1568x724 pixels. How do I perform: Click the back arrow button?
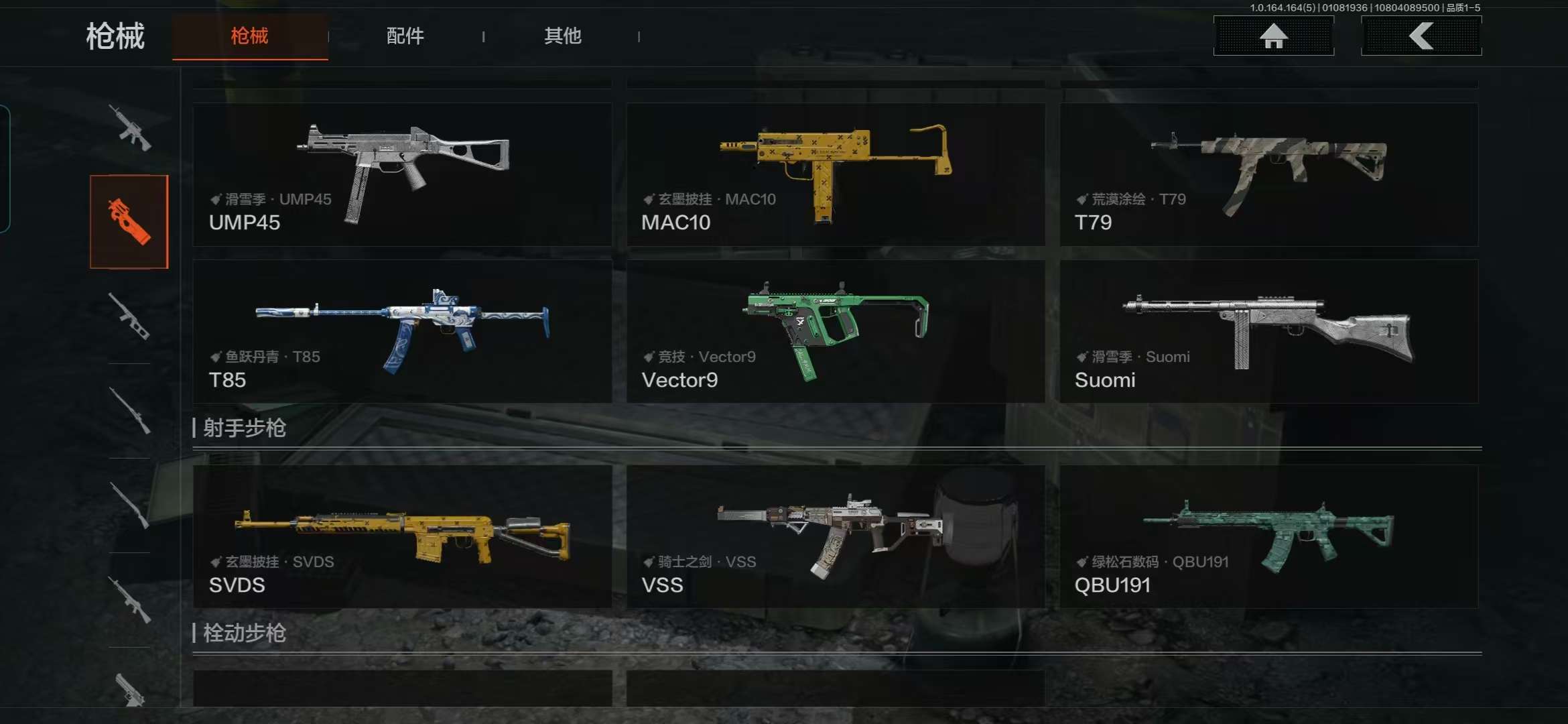[x=1421, y=36]
